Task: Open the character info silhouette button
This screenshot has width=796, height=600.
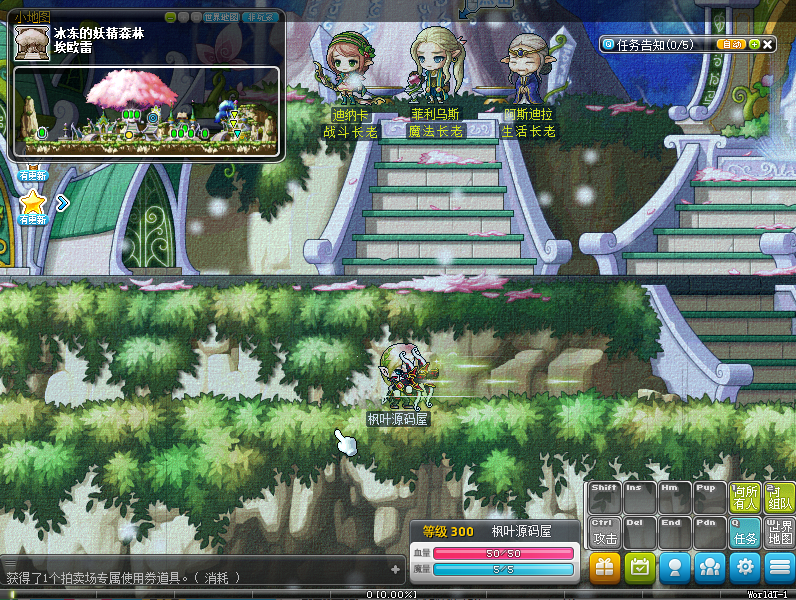Action: (675, 568)
